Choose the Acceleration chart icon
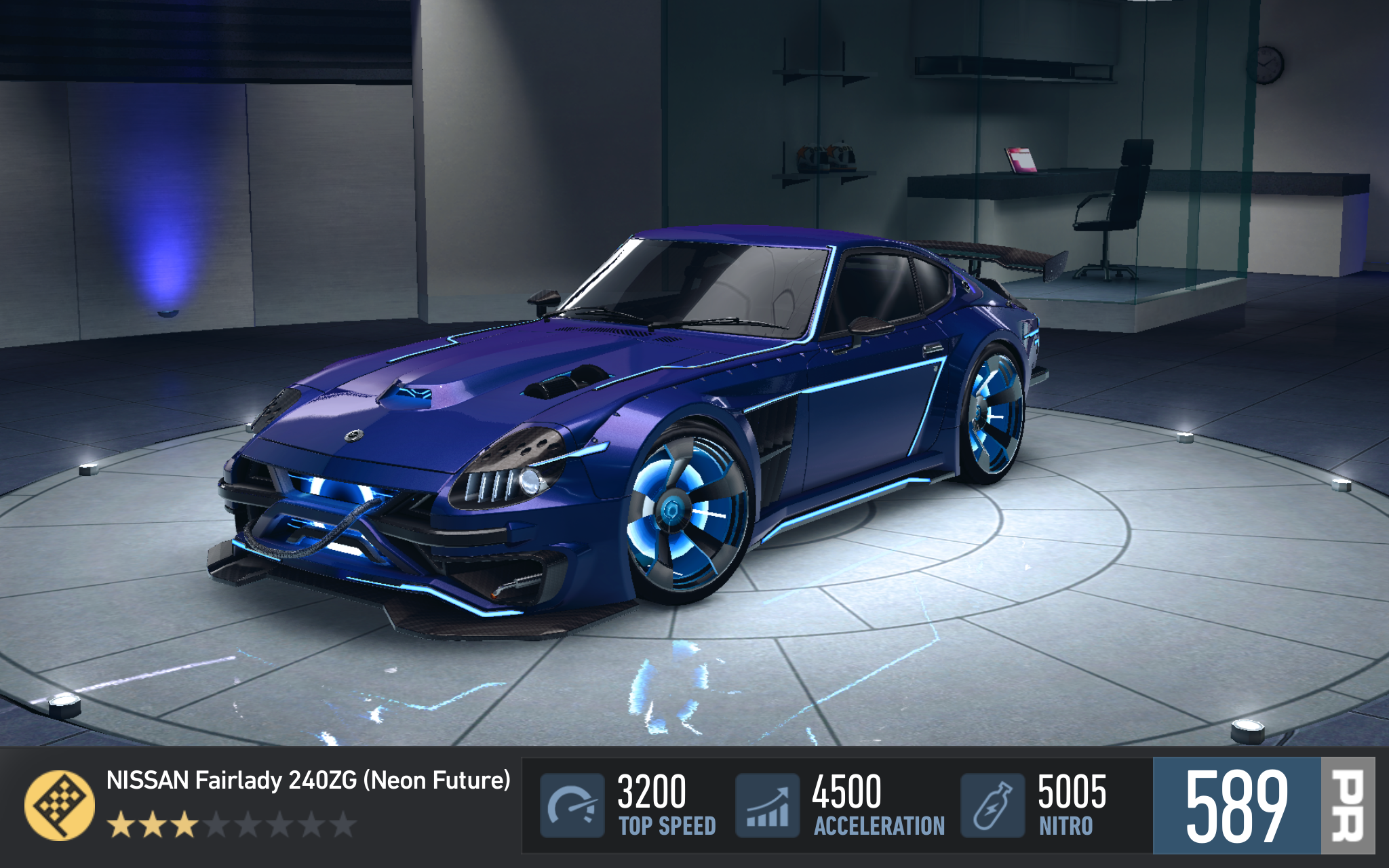This screenshot has width=1389, height=868. [x=768, y=805]
